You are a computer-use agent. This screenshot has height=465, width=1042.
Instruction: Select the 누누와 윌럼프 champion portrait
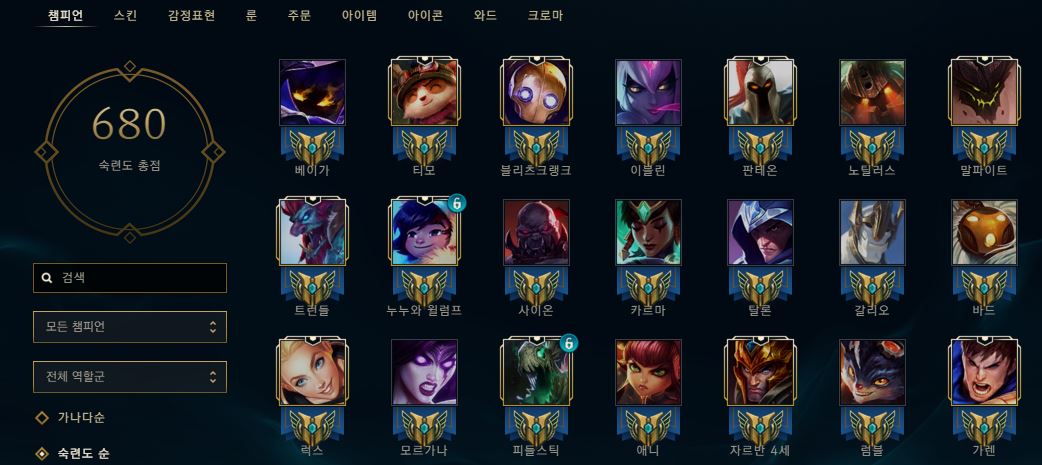pos(424,232)
